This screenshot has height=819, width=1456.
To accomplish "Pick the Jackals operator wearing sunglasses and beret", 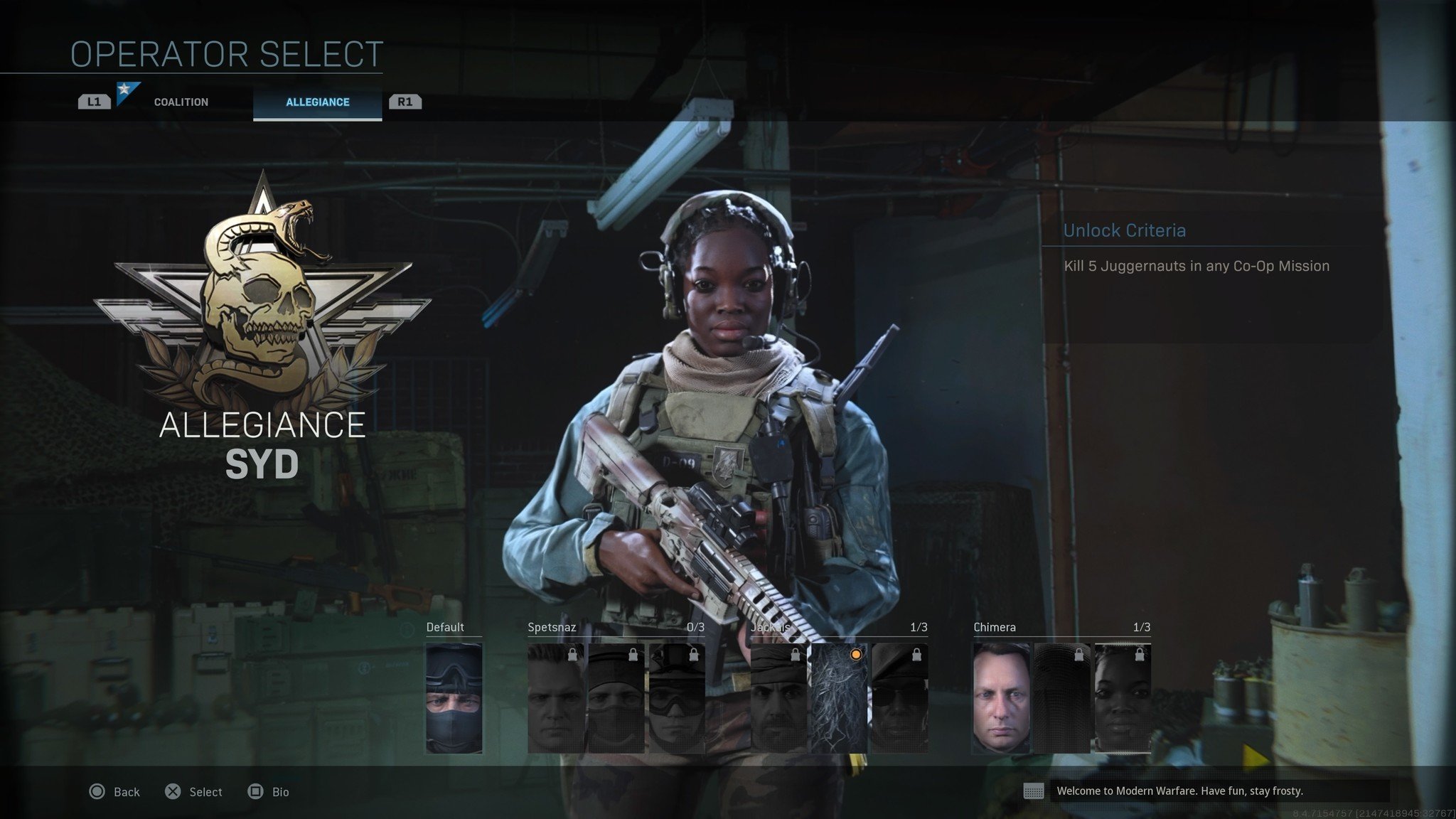I will coord(899,698).
